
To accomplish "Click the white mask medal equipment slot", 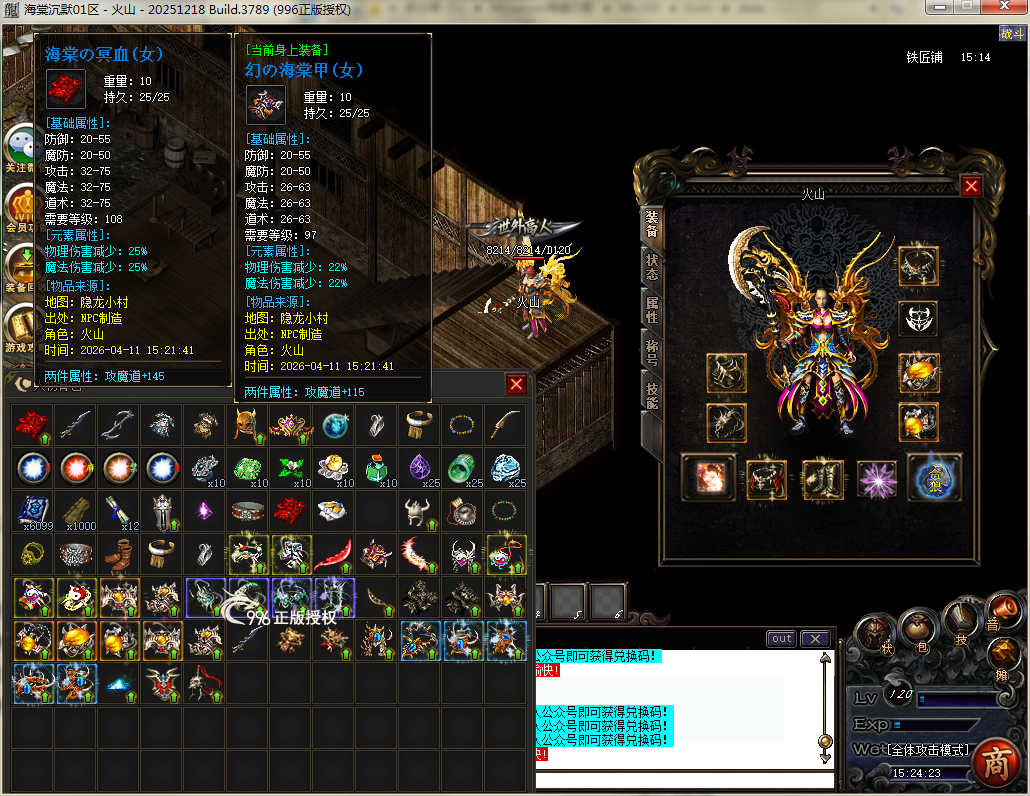I will [918, 319].
